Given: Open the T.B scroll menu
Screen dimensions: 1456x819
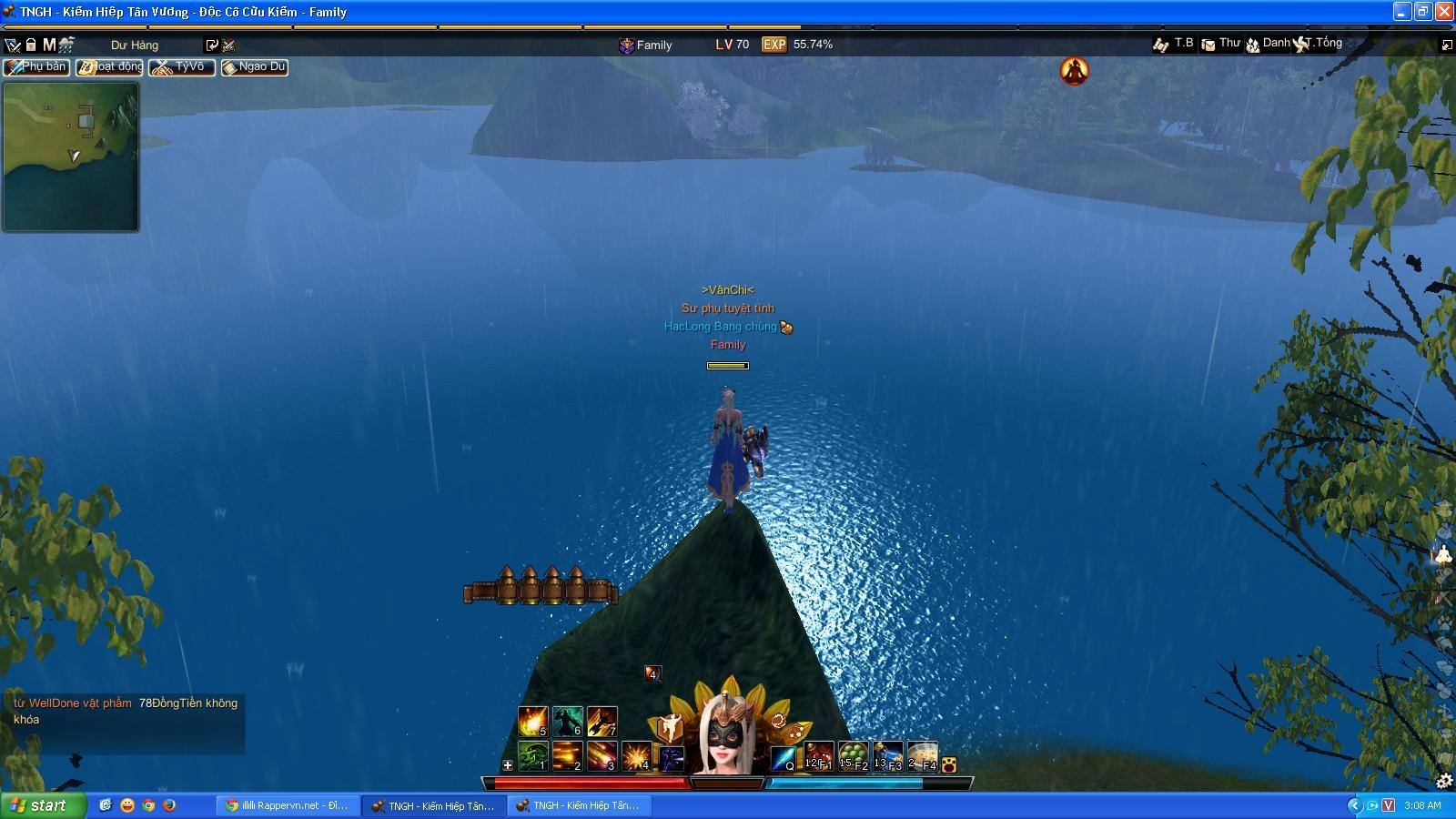Looking at the screenshot, I should pos(1174,44).
